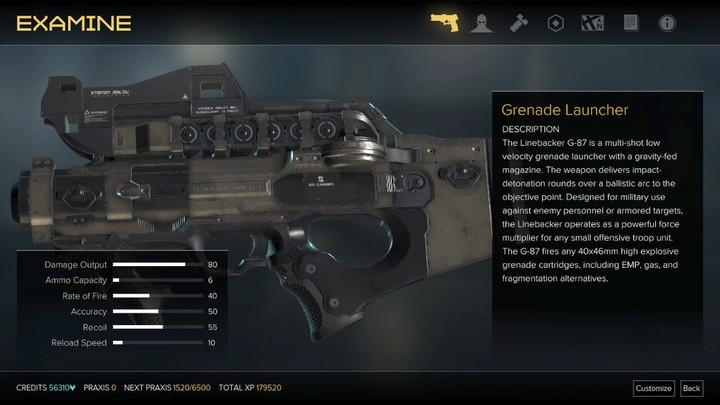Customize the Grenade Launcher

pyautogui.click(x=653, y=388)
